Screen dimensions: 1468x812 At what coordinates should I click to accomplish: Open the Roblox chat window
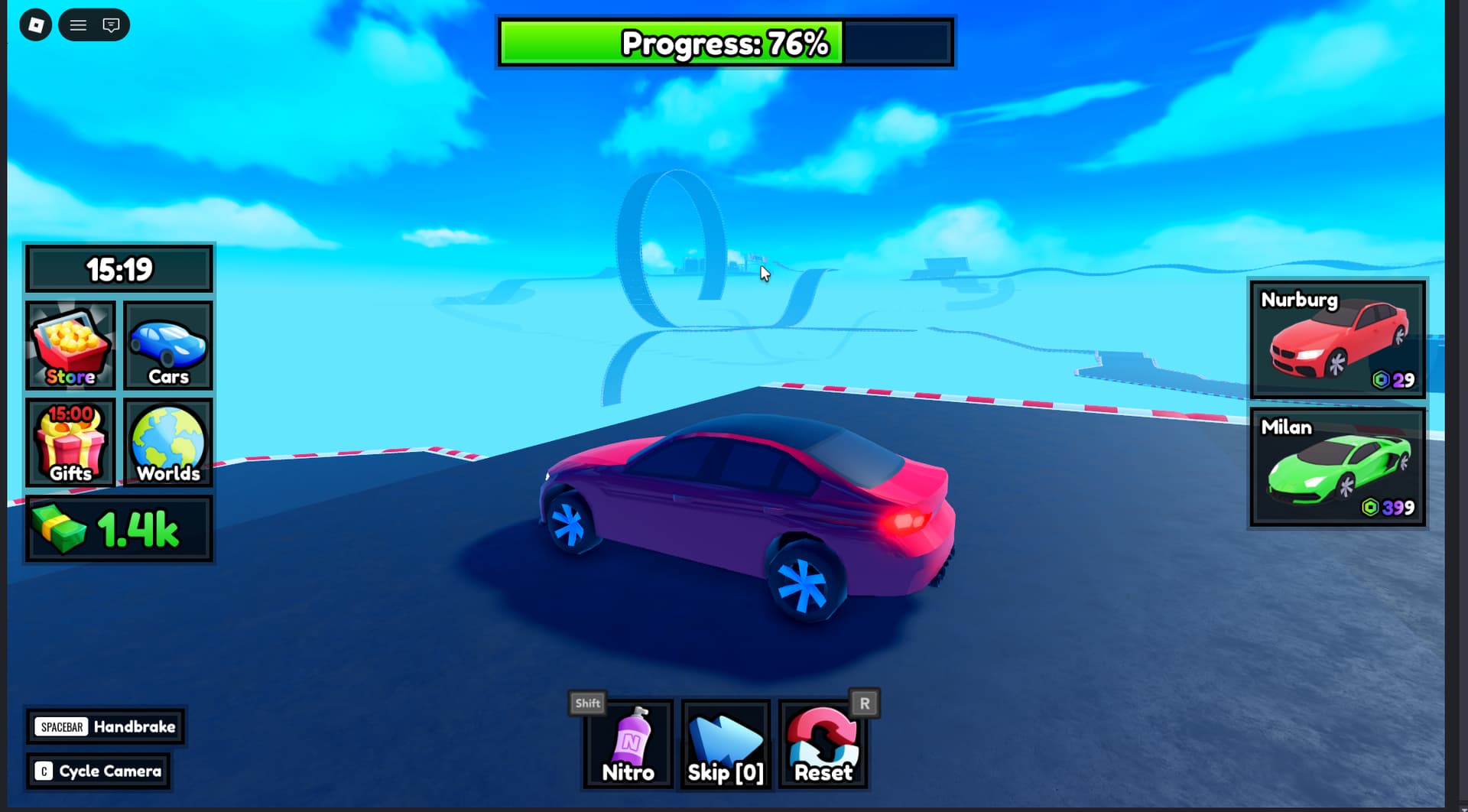coord(111,25)
